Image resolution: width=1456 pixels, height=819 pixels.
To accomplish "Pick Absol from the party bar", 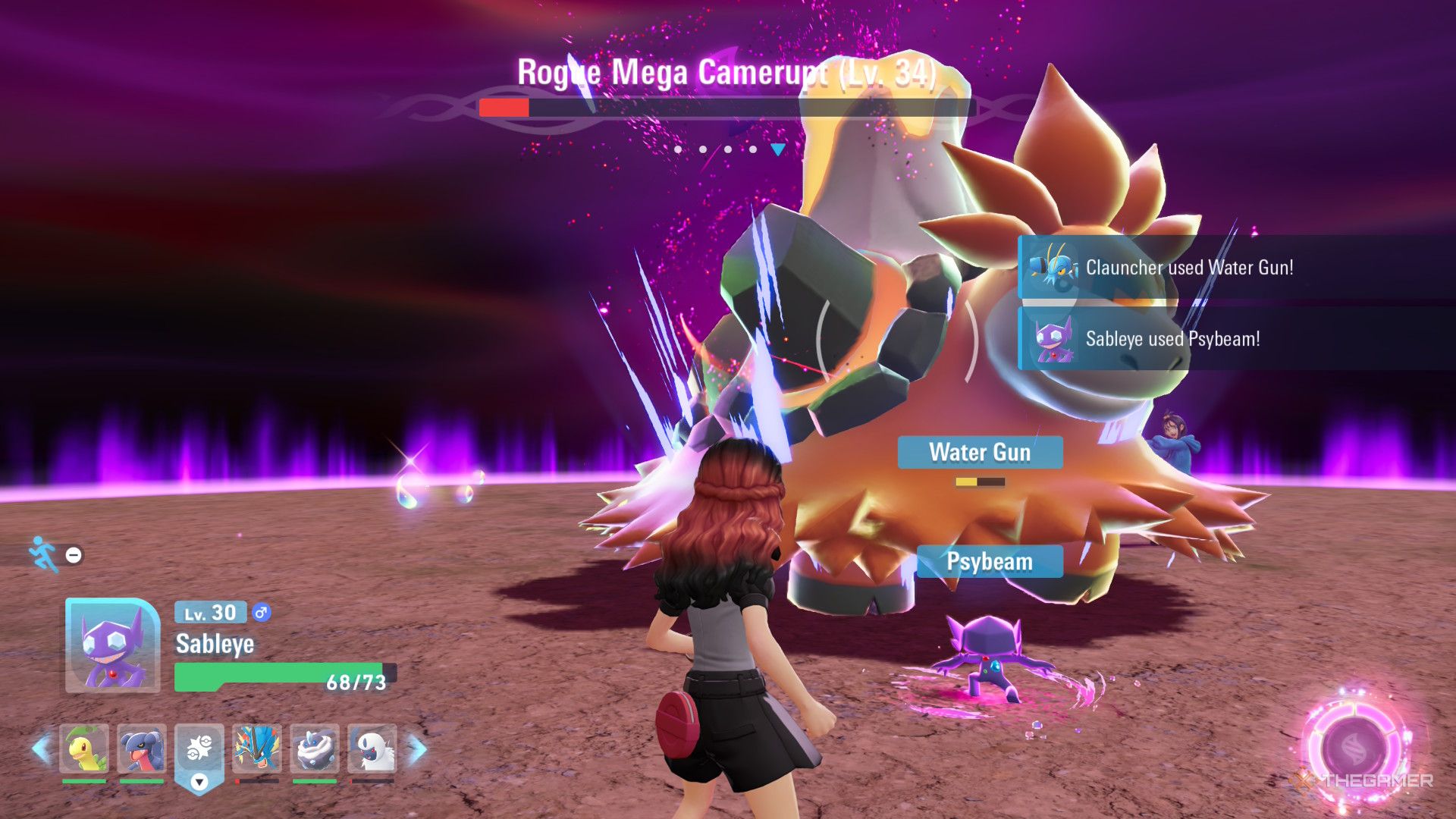I will 372,748.
